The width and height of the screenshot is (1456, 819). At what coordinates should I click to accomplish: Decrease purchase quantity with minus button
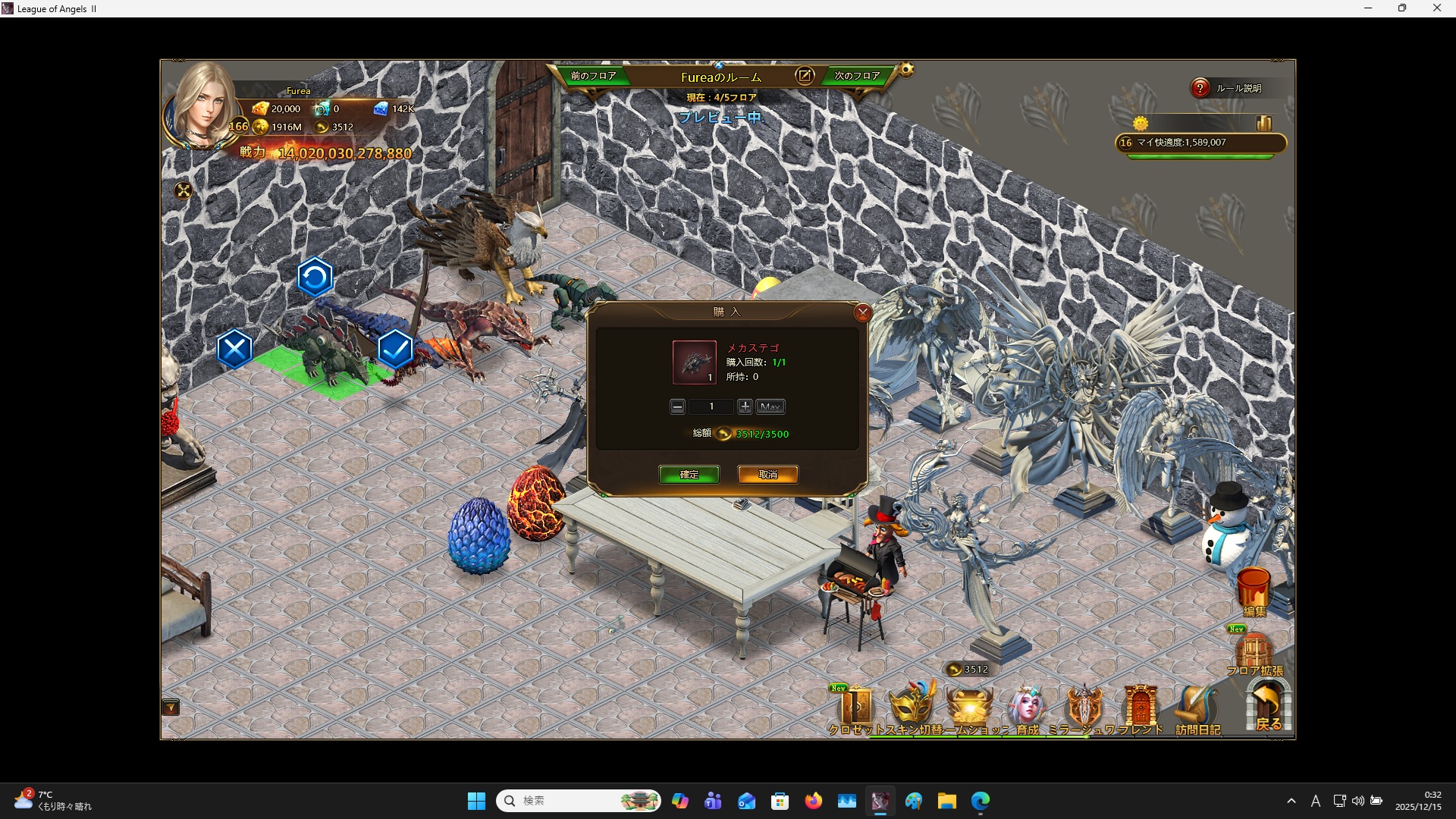[x=677, y=407]
